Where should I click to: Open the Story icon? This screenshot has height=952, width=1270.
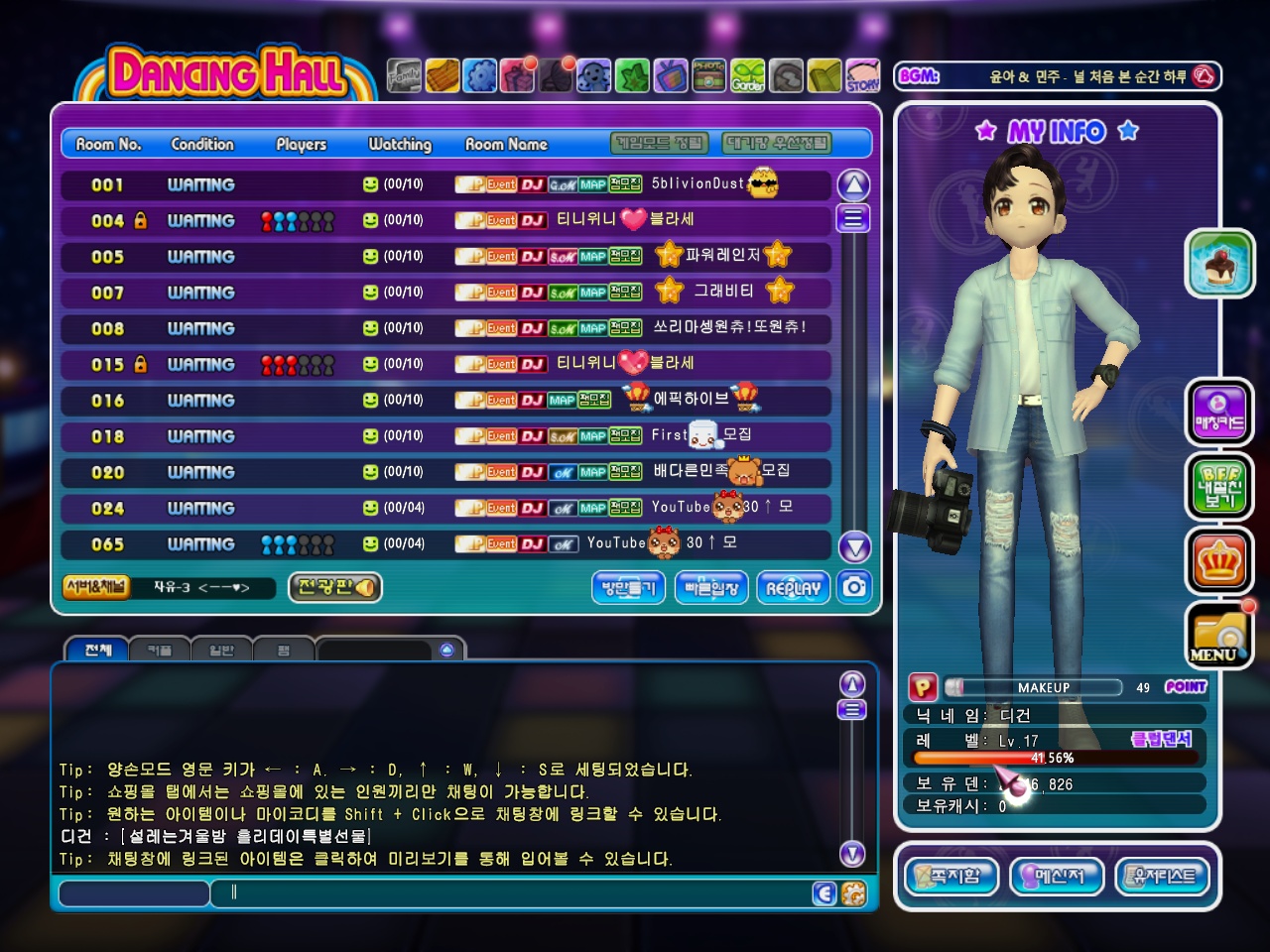pyautogui.click(x=863, y=75)
